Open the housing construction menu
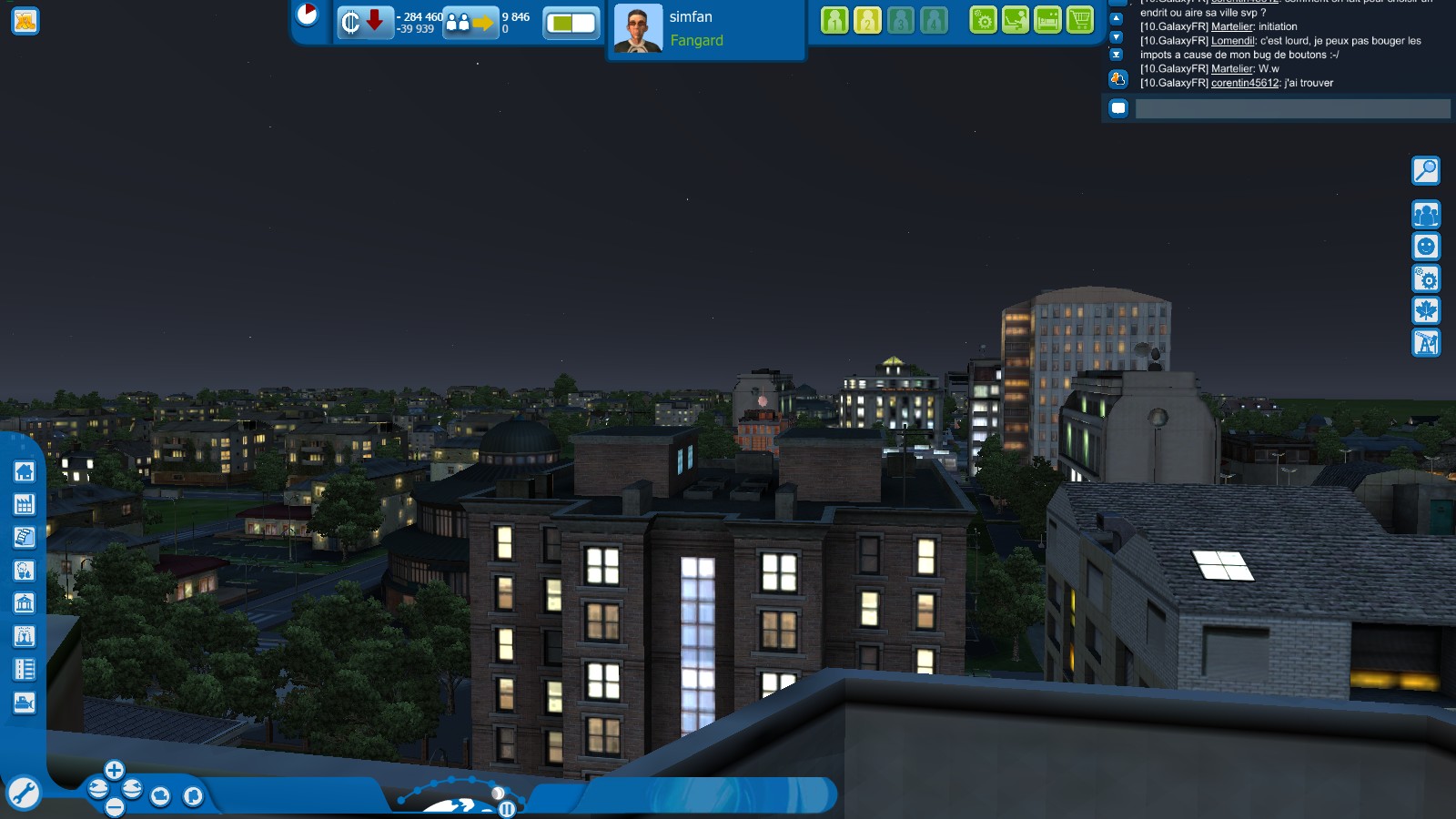The height and width of the screenshot is (819, 1456). tap(25, 471)
